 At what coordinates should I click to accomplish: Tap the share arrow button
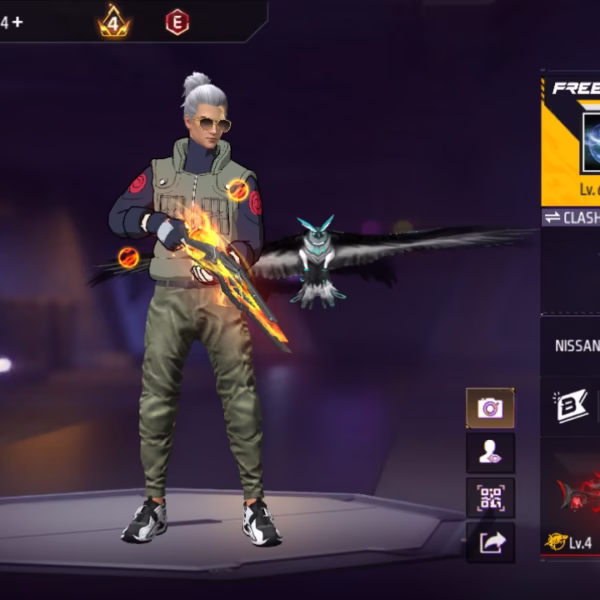[490, 542]
